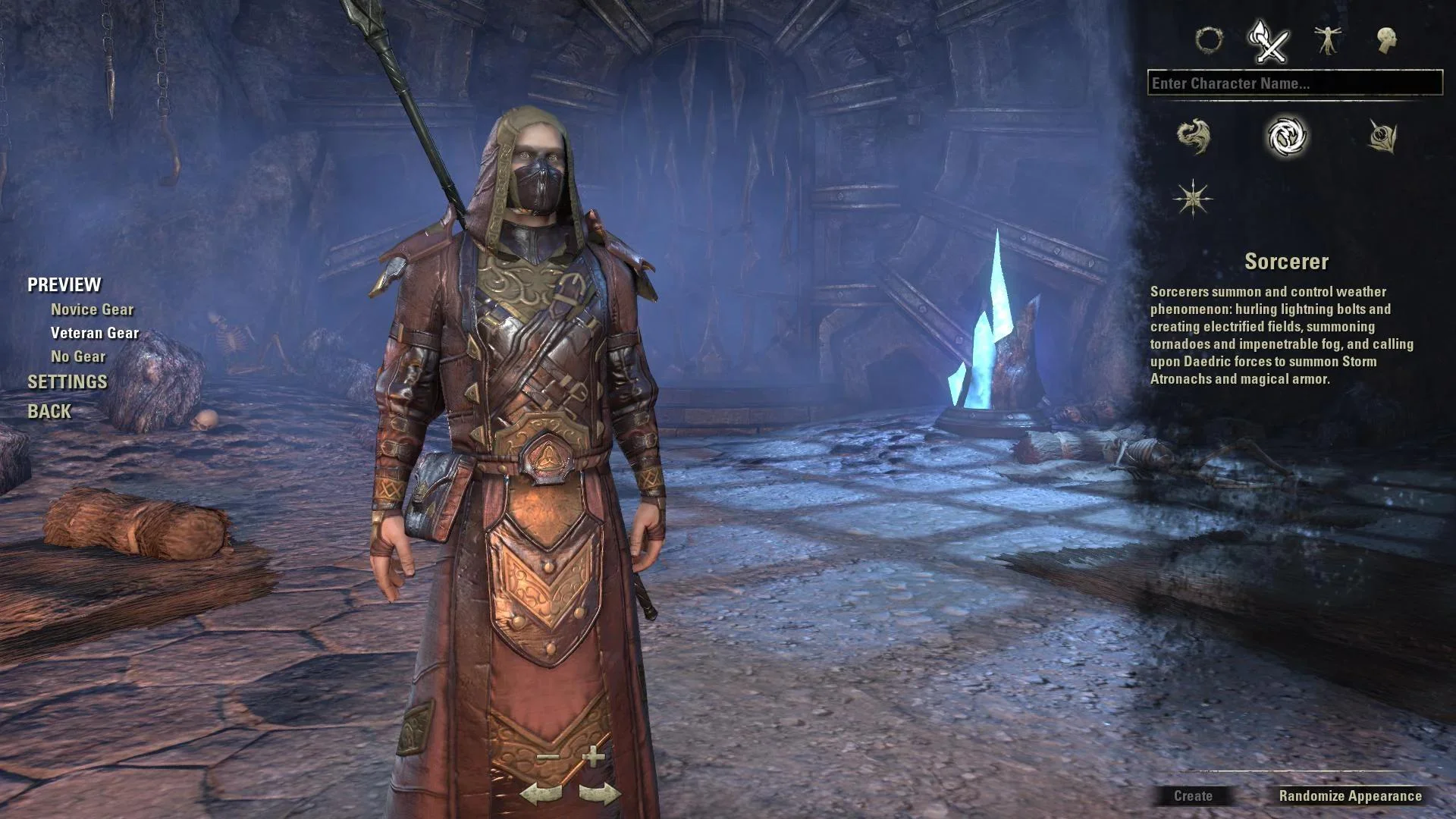Select the Sorcerer swirl class icon

(x=1287, y=136)
